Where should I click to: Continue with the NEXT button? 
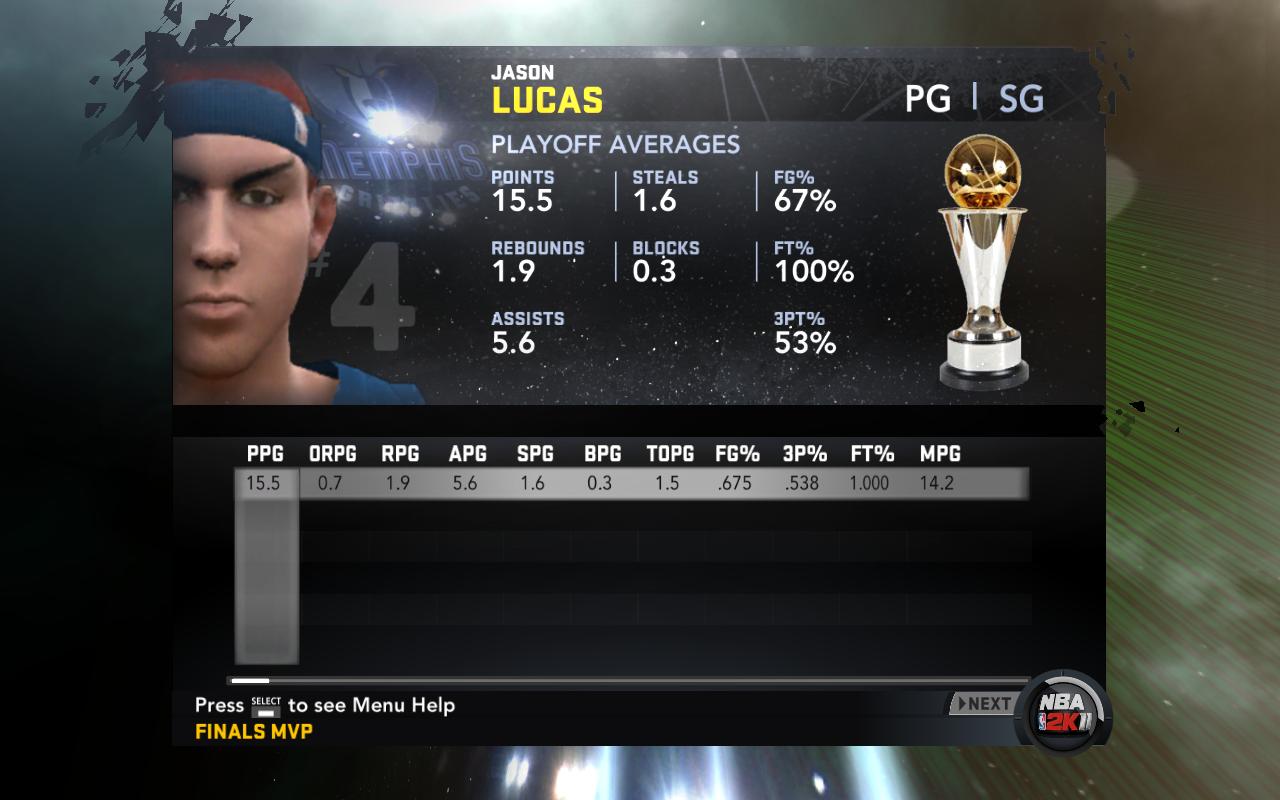982,704
